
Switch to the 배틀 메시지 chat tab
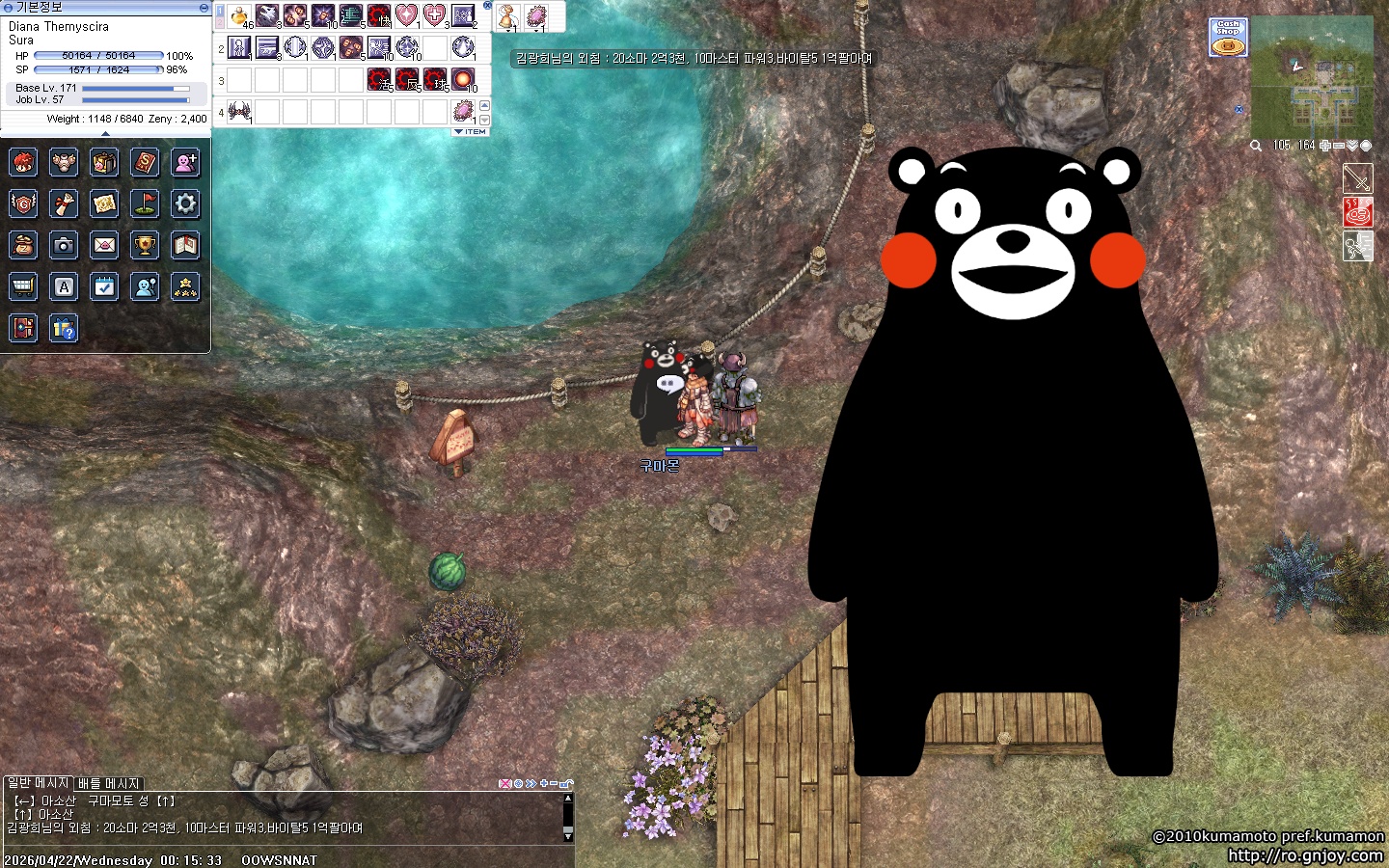109,783
